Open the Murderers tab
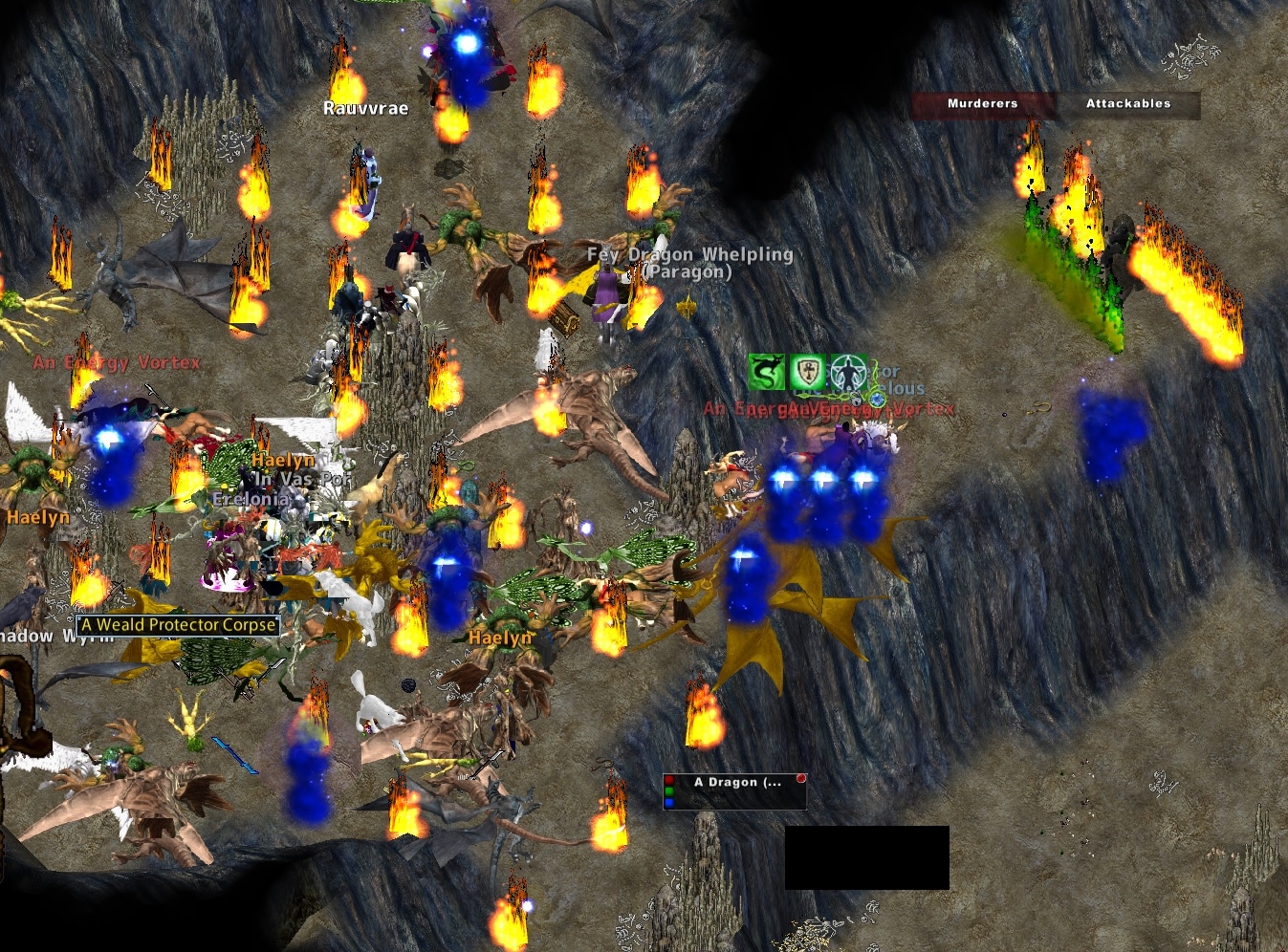The width and height of the screenshot is (1288, 952). (x=981, y=105)
